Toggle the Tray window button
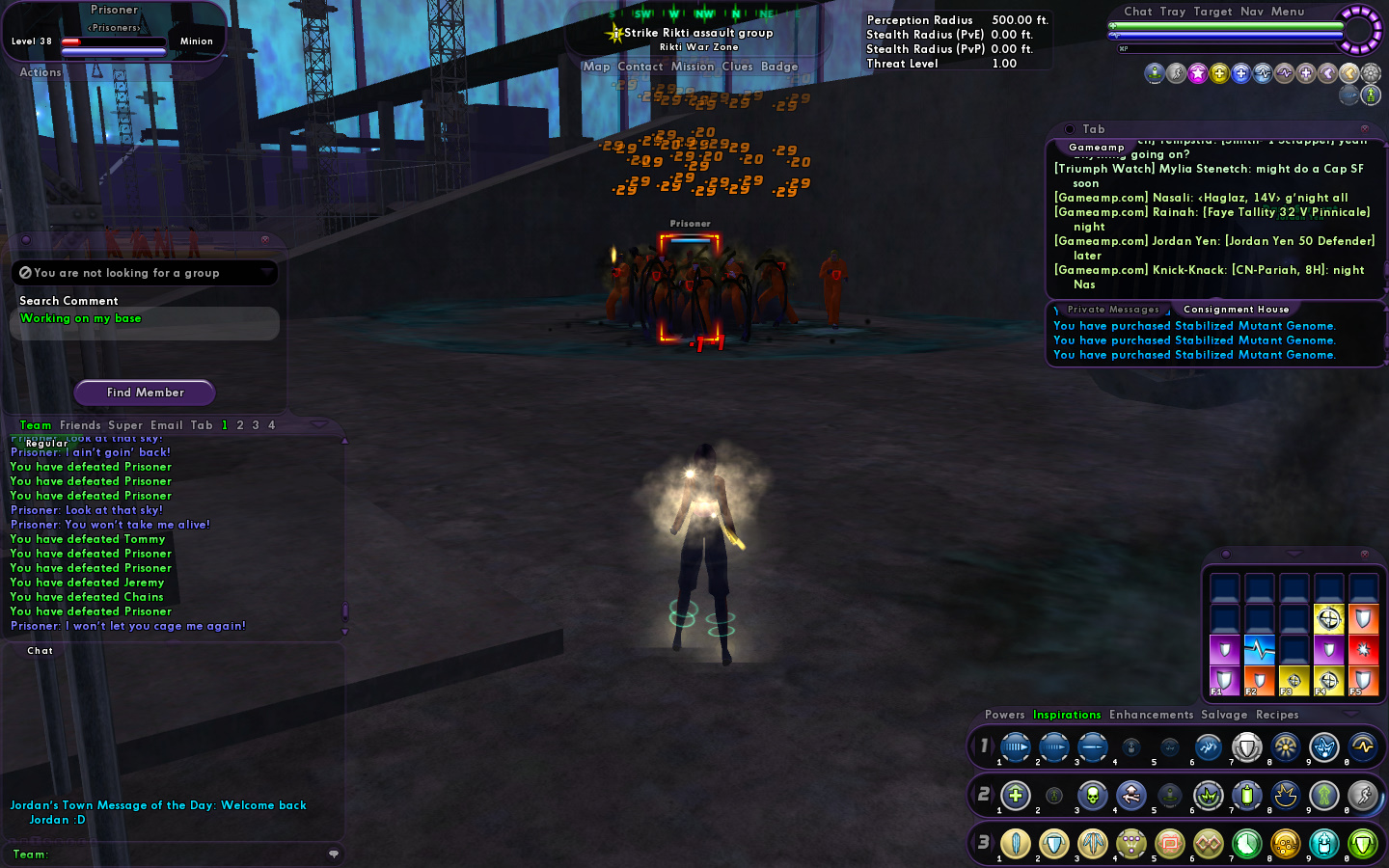 point(1173,12)
